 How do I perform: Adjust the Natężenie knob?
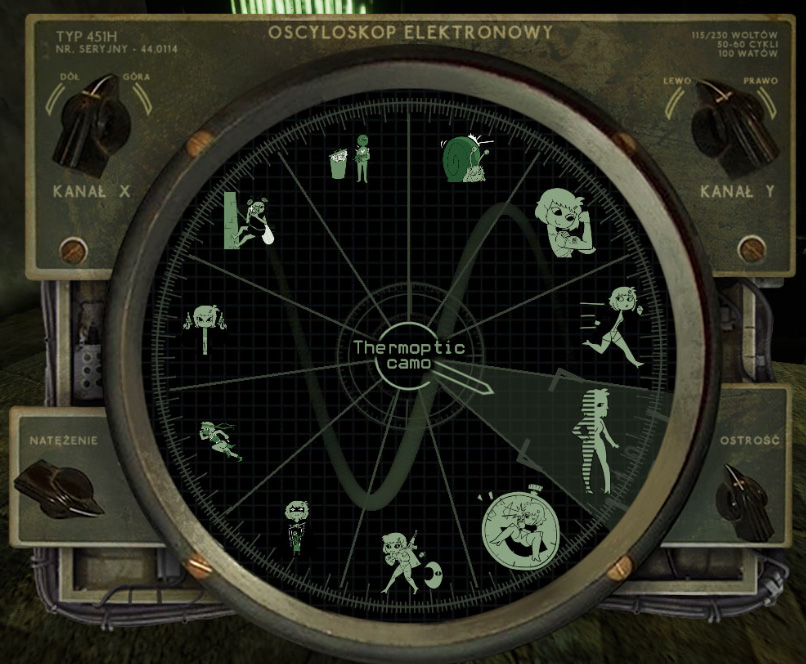pos(60,488)
